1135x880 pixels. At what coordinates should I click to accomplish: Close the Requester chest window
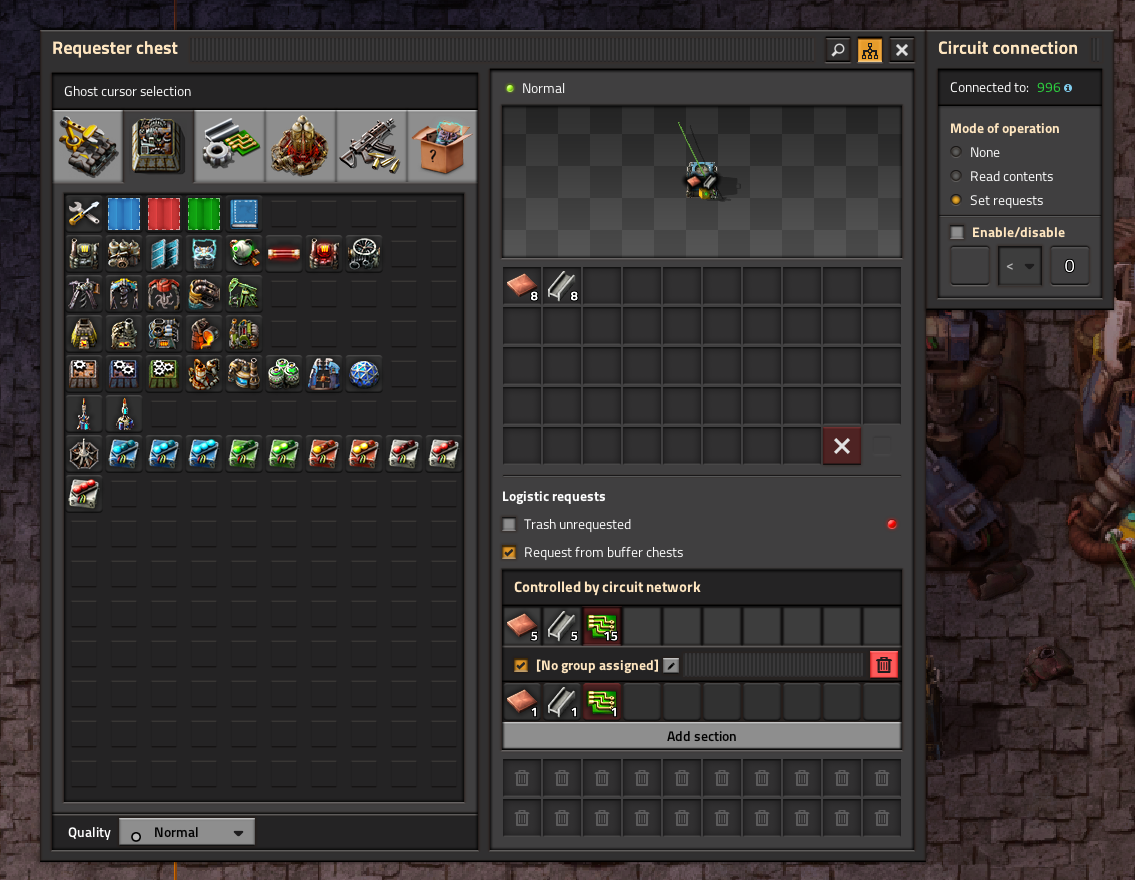coord(902,49)
